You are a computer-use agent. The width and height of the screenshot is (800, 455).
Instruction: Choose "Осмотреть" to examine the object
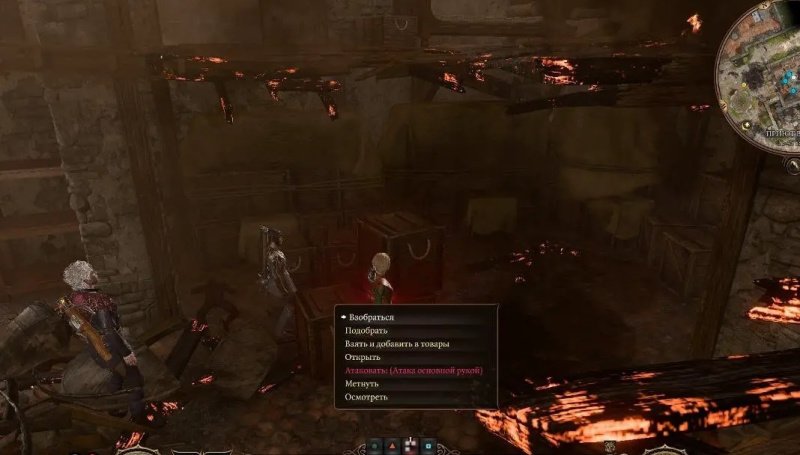pyautogui.click(x=366, y=397)
